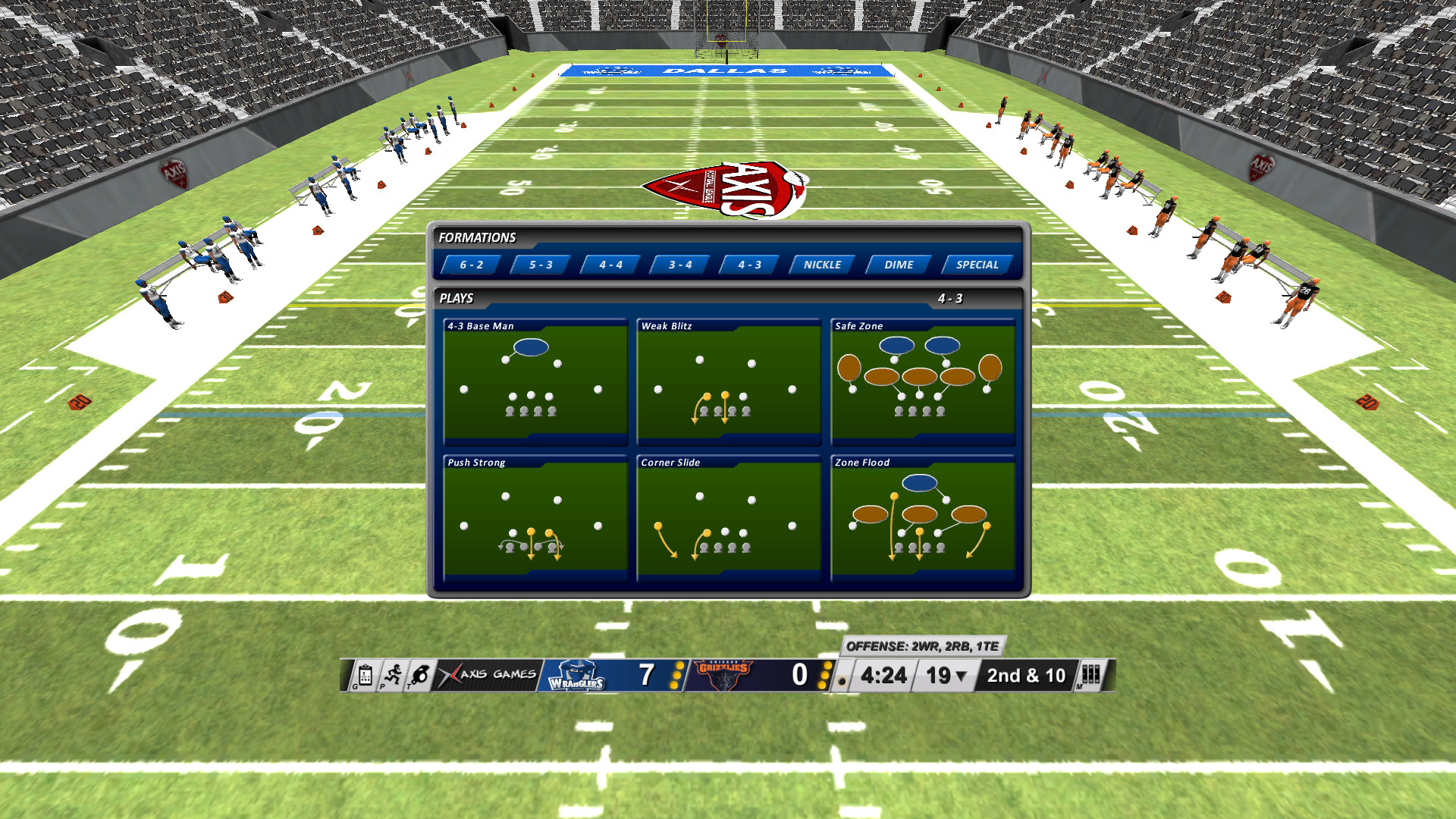Switch to the Nickle formation tab
The height and width of the screenshot is (819, 1456).
coord(821,265)
